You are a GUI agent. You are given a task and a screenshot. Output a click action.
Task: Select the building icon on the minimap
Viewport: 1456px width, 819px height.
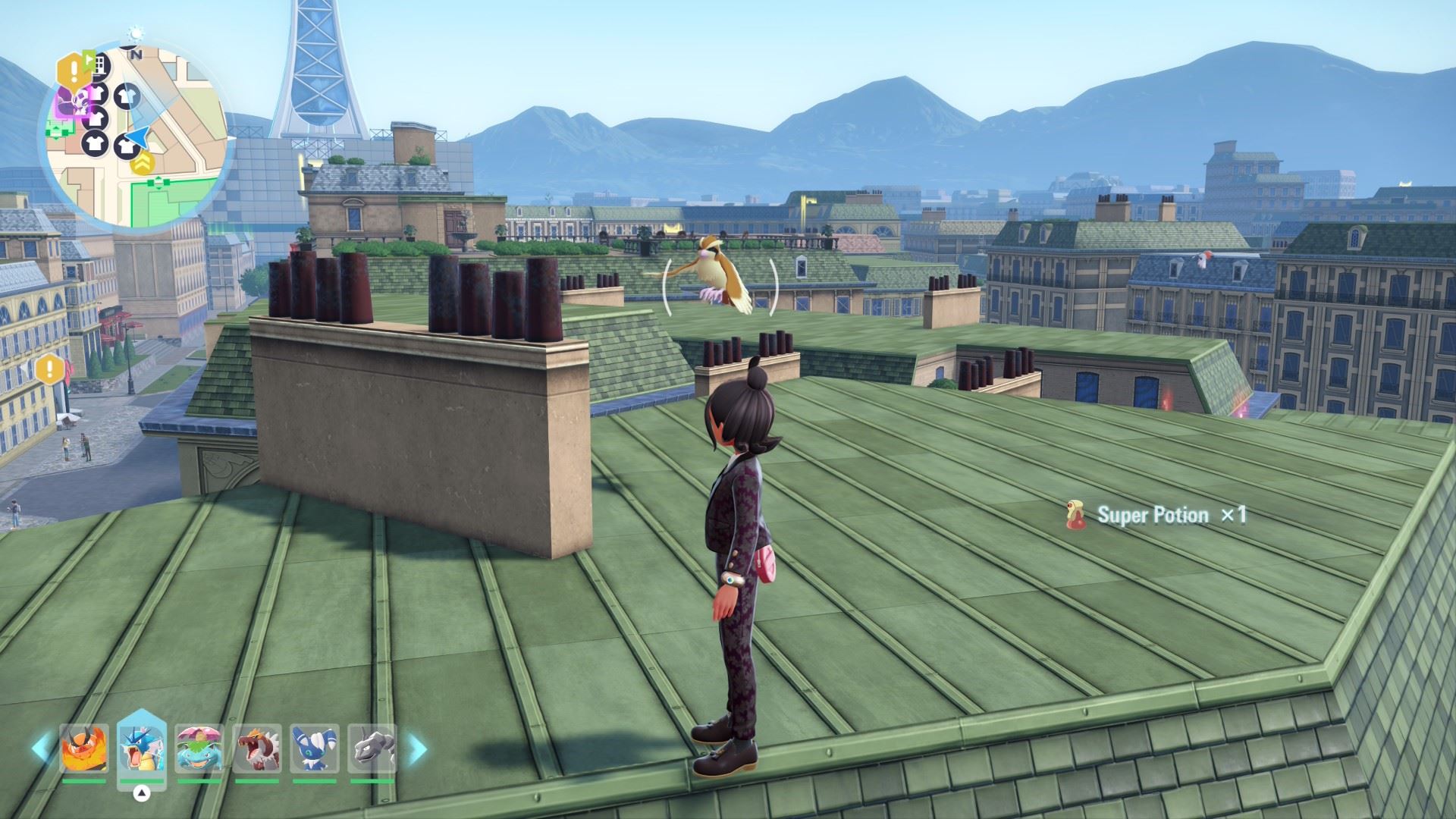click(x=99, y=65)
